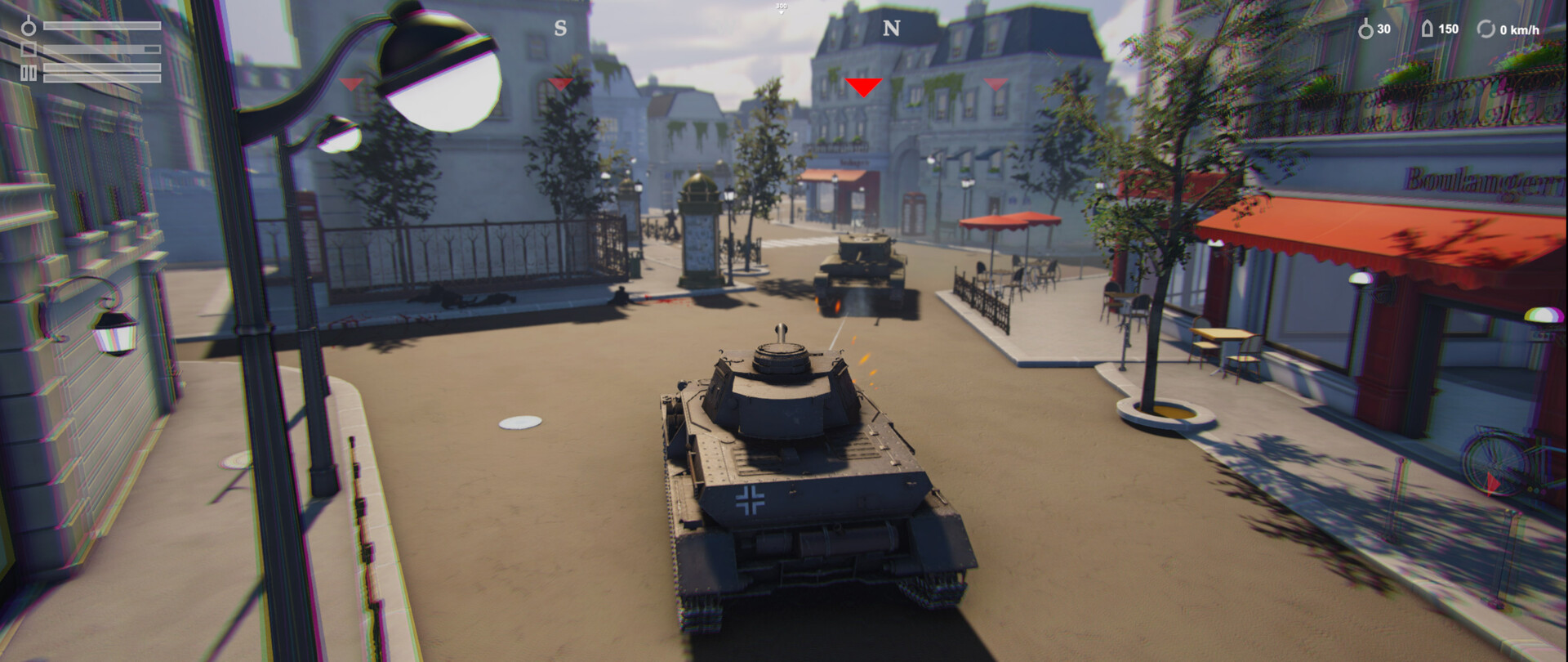
Task: Select the tracks status icon in HUD
Action: pyautogui.click(x=29, y=73)
